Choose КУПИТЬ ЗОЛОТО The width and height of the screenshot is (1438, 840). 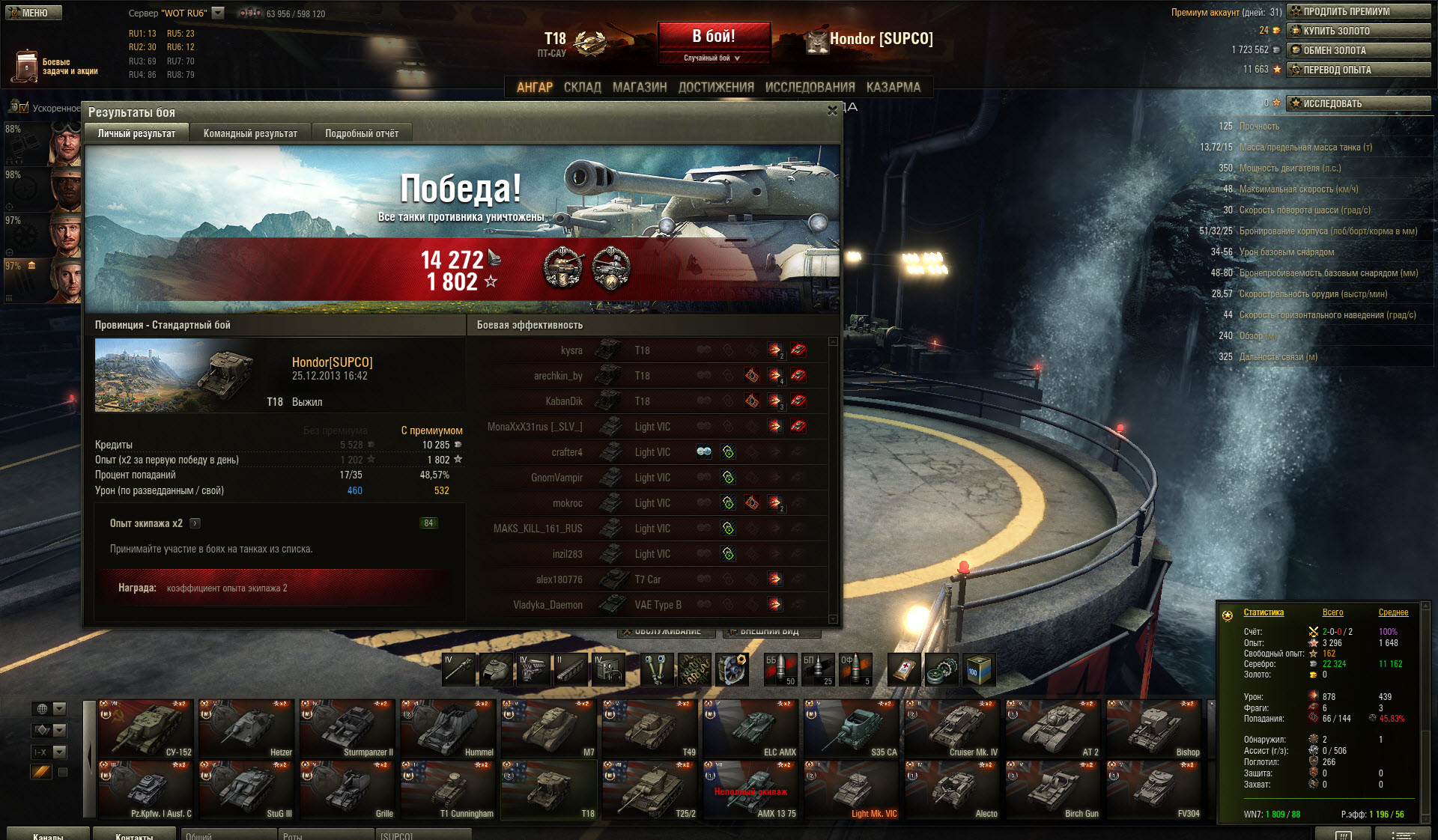(1358, 31)
